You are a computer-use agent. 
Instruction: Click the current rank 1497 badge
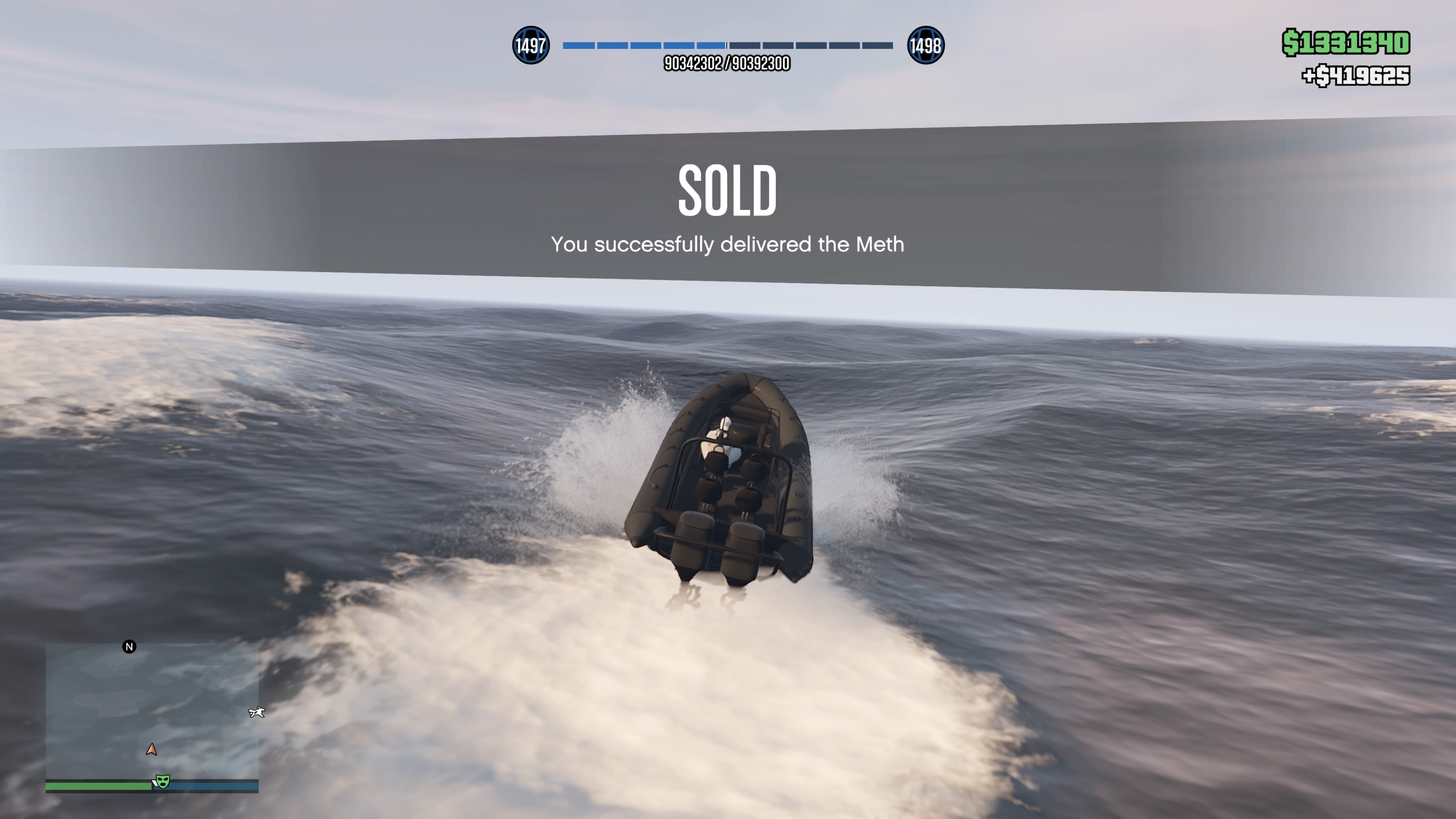tap(530, 45)
